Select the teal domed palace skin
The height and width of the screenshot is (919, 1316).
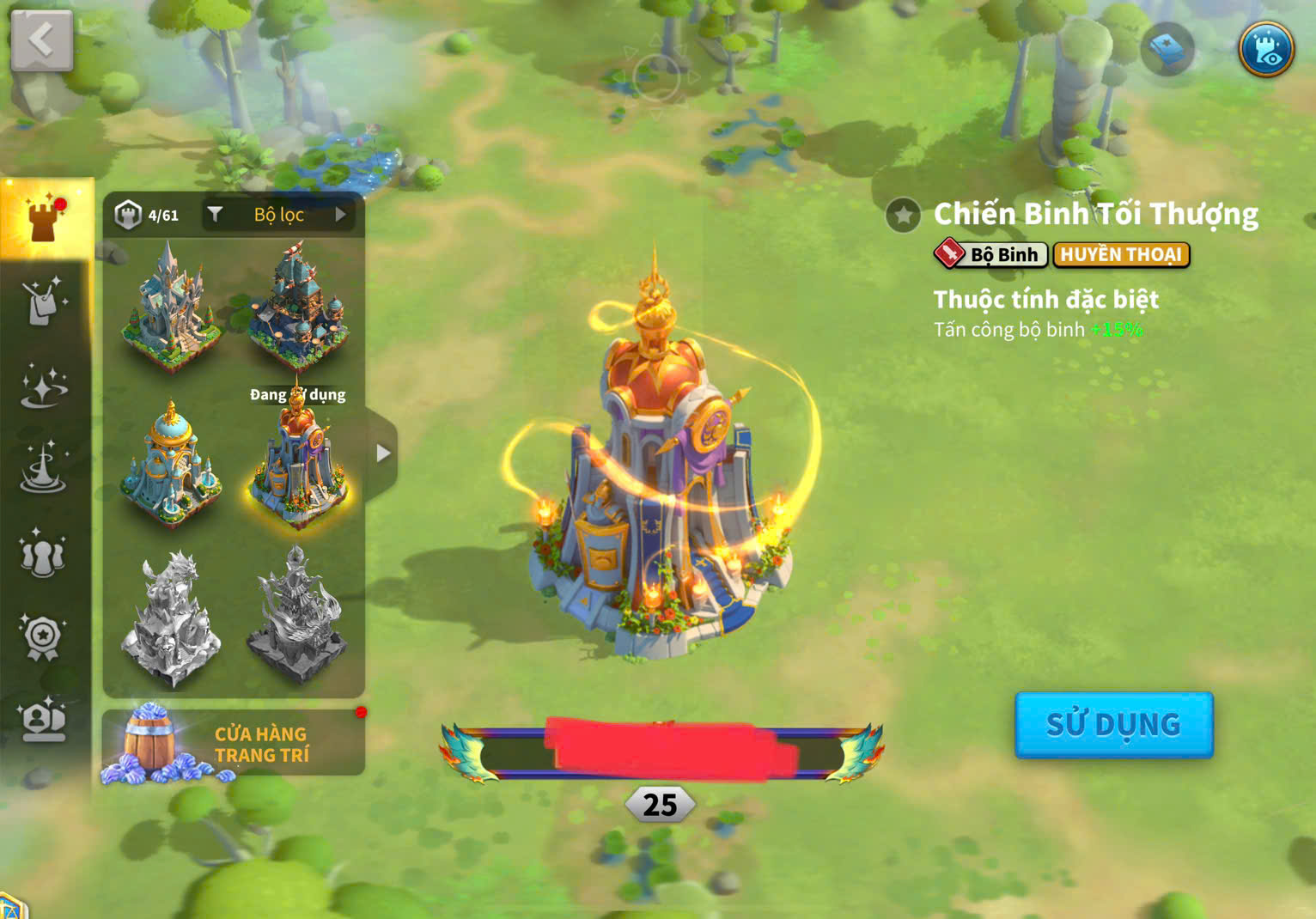(x=171, y=461)
